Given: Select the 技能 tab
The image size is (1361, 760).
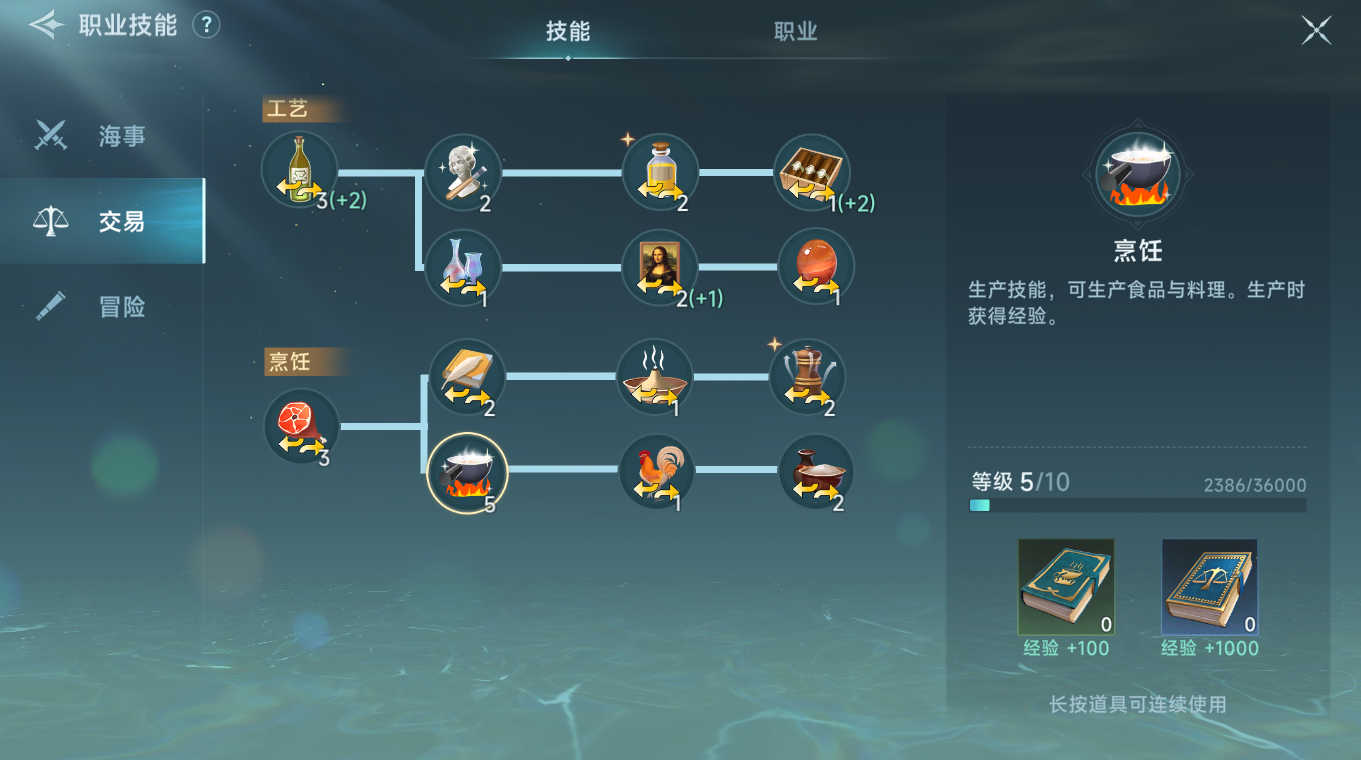Looking at the screenshot, I should (568, 31).
